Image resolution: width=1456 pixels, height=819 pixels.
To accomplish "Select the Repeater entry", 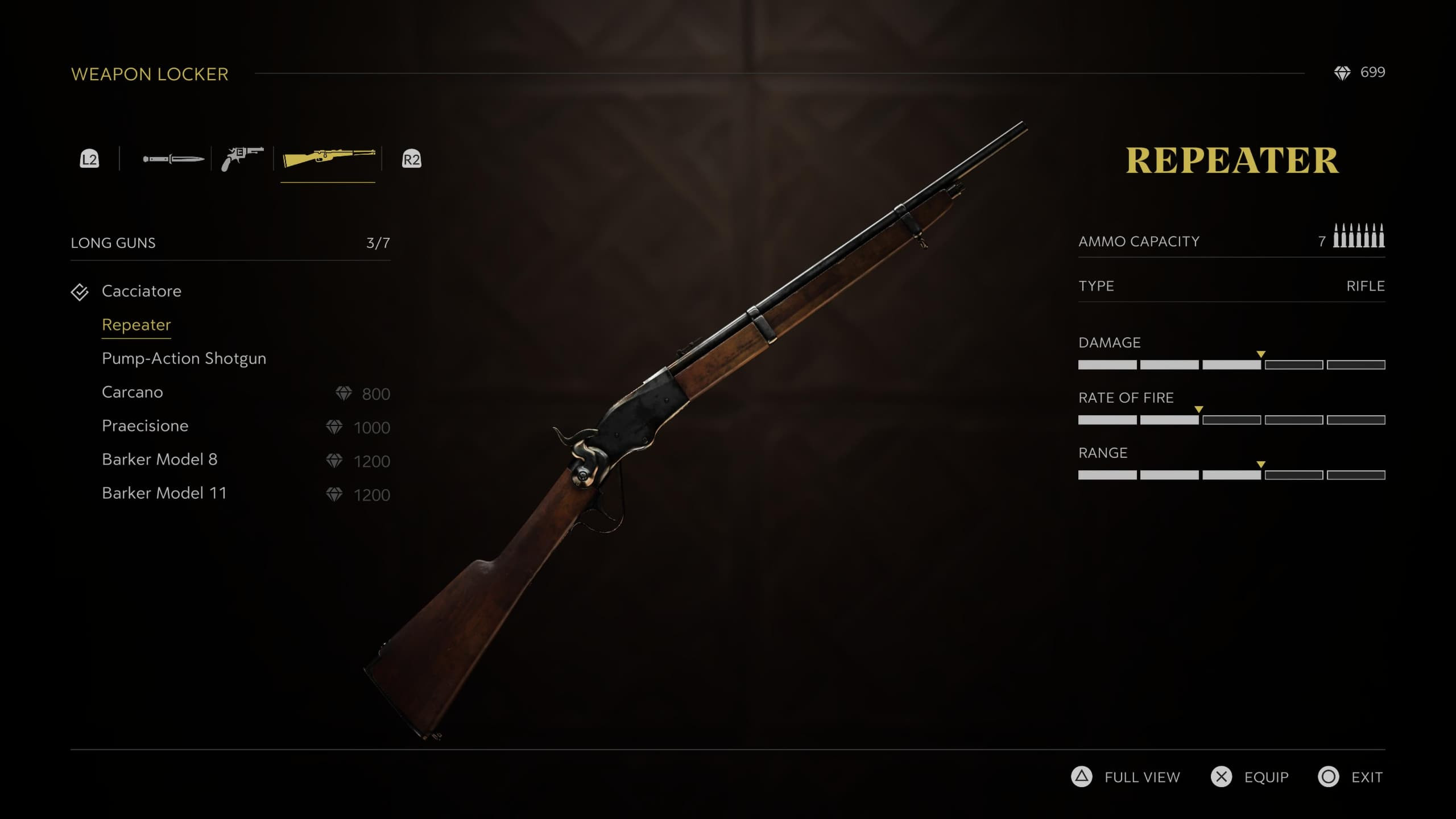I will click(x=136, y=325).
